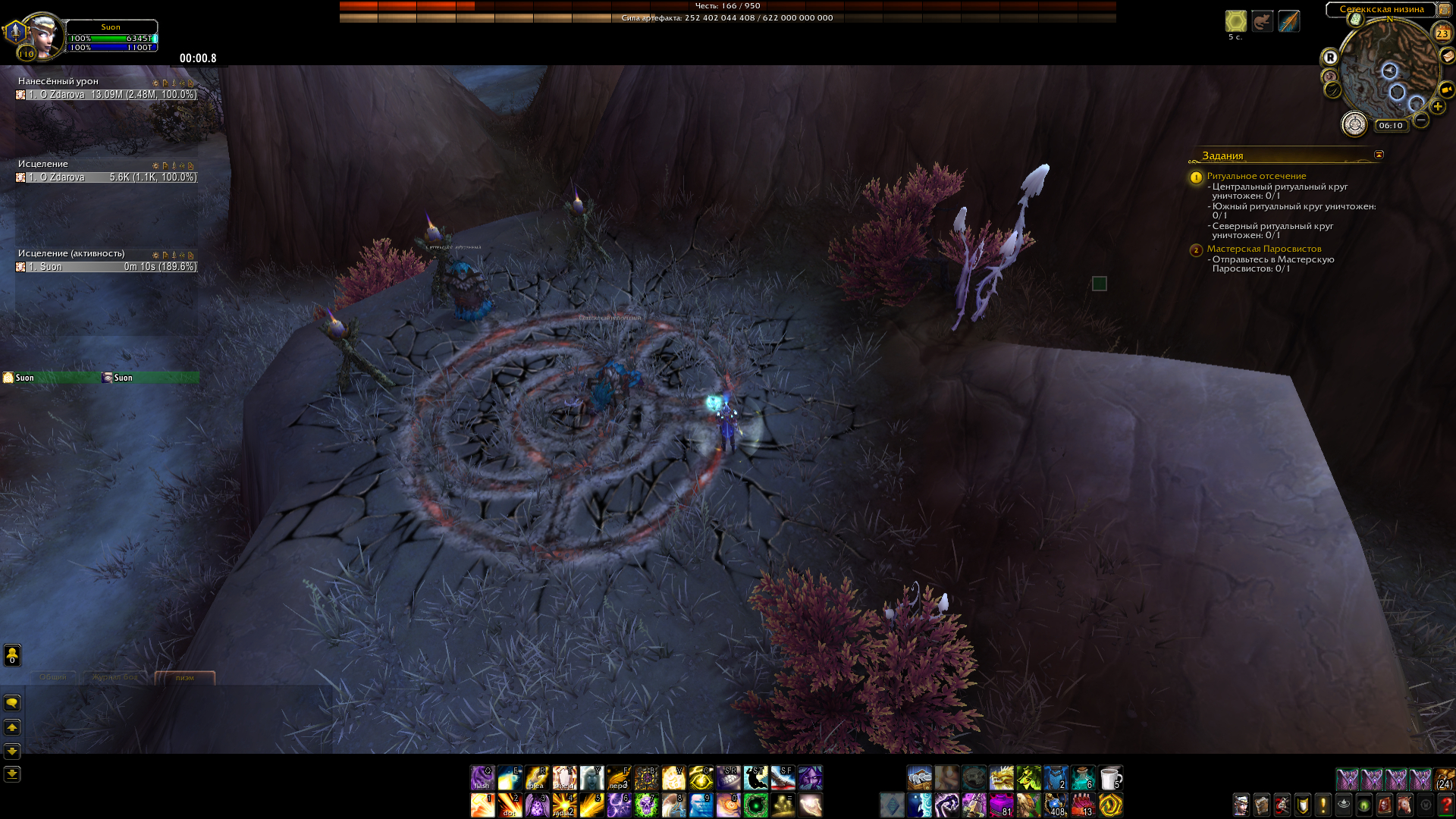The height and width of the screenshot is (819, 1456).
Task: Select the Мастерская Паросвистов quest in tracker
Action: coord(1263,249)
